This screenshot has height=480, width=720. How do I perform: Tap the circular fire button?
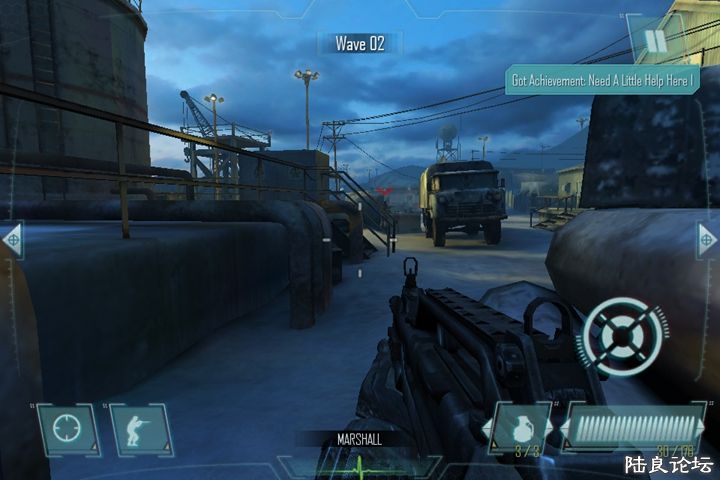625,334
